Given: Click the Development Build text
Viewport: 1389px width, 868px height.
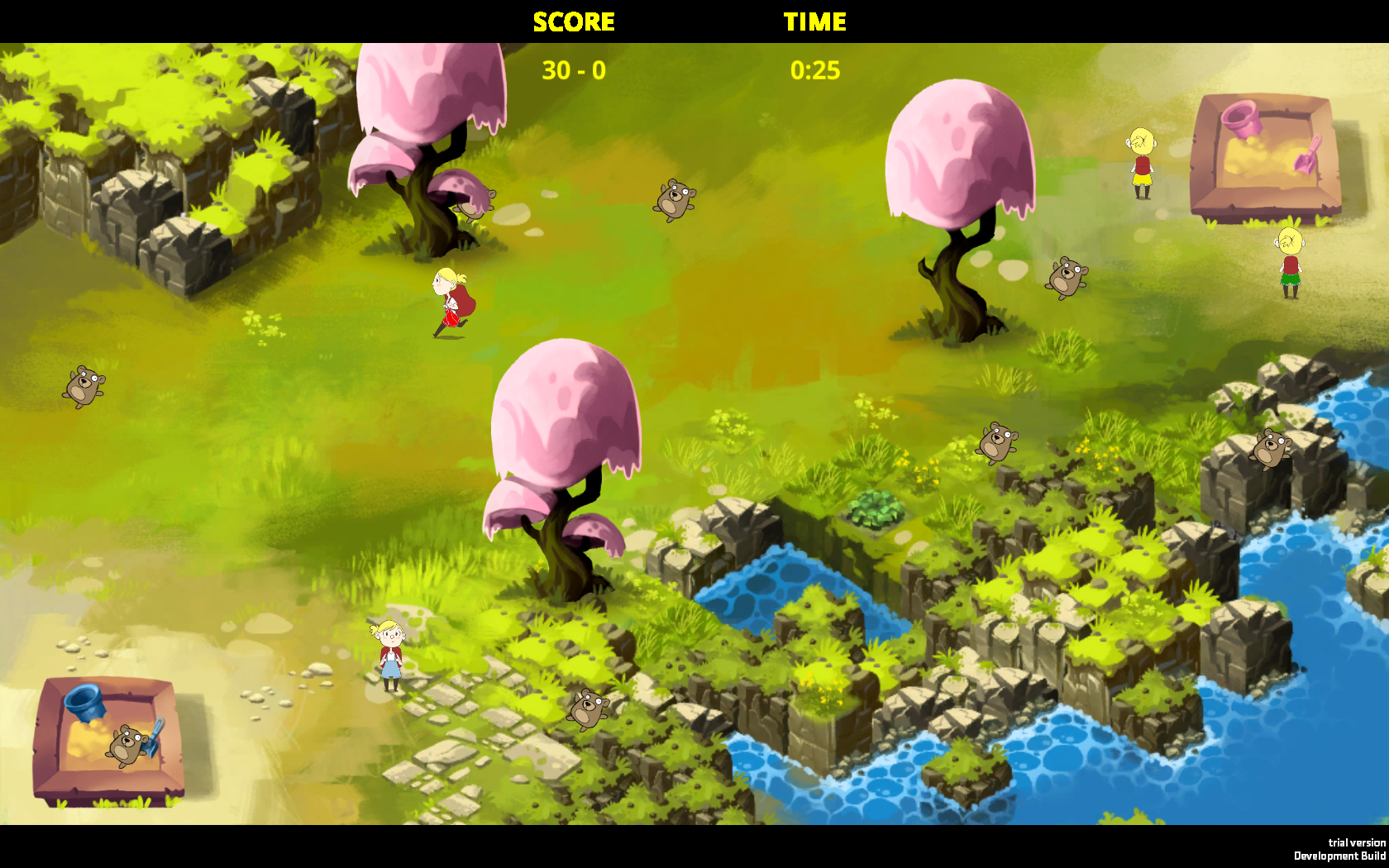Looking at the screenshot, I should 1339,856.
